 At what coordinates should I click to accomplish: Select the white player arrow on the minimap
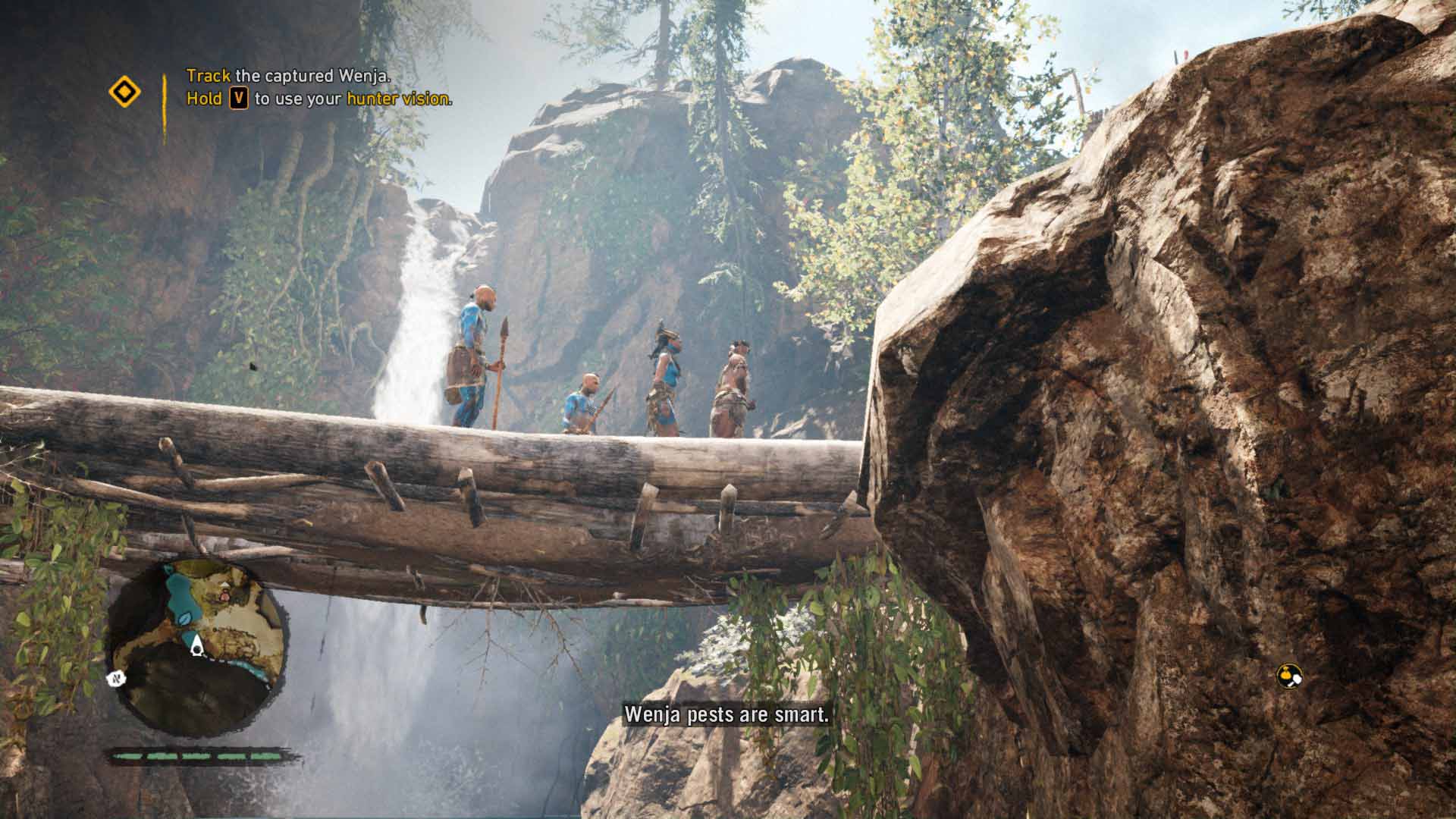197,646
